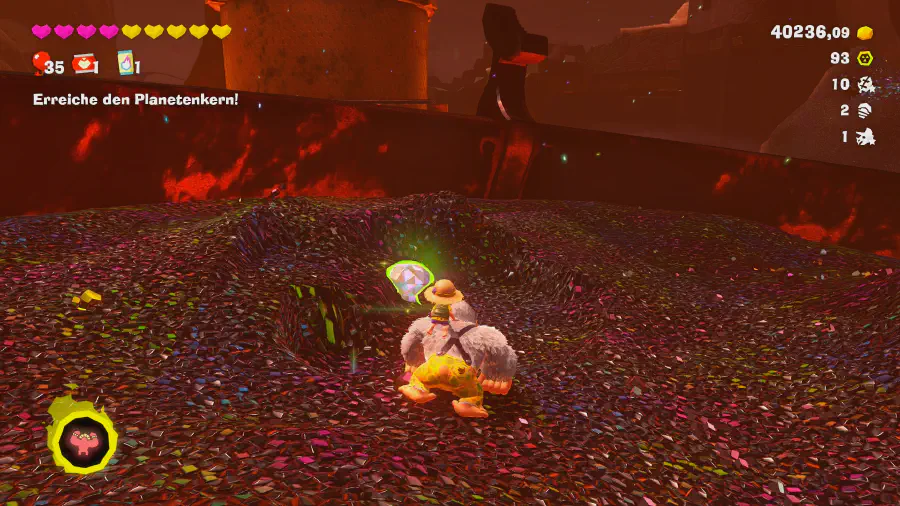The width and height of the screenshot is (900, 506).
Task: Select the crossed-bone fossil icon beside 10
Action: pyautogui.click(x=866, y=85)
